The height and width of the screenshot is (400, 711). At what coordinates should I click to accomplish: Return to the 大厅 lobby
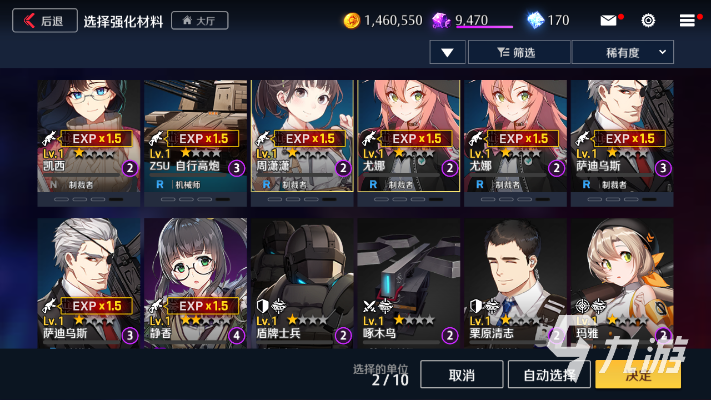pyautogui.click(x=200, y=20)
